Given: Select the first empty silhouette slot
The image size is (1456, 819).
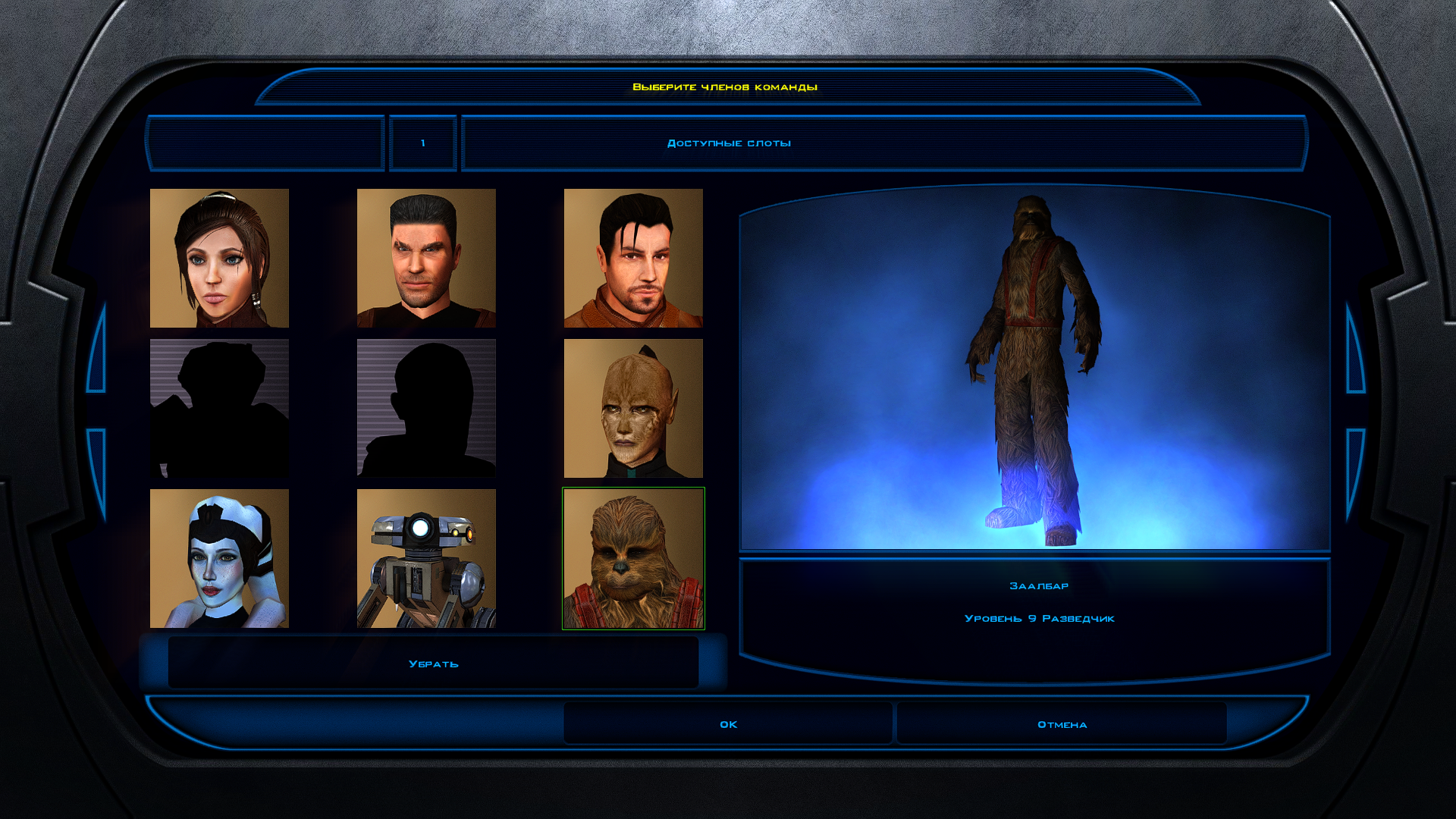Looking at the screenshot, I should pyautogui.click(x=218, y=408).
